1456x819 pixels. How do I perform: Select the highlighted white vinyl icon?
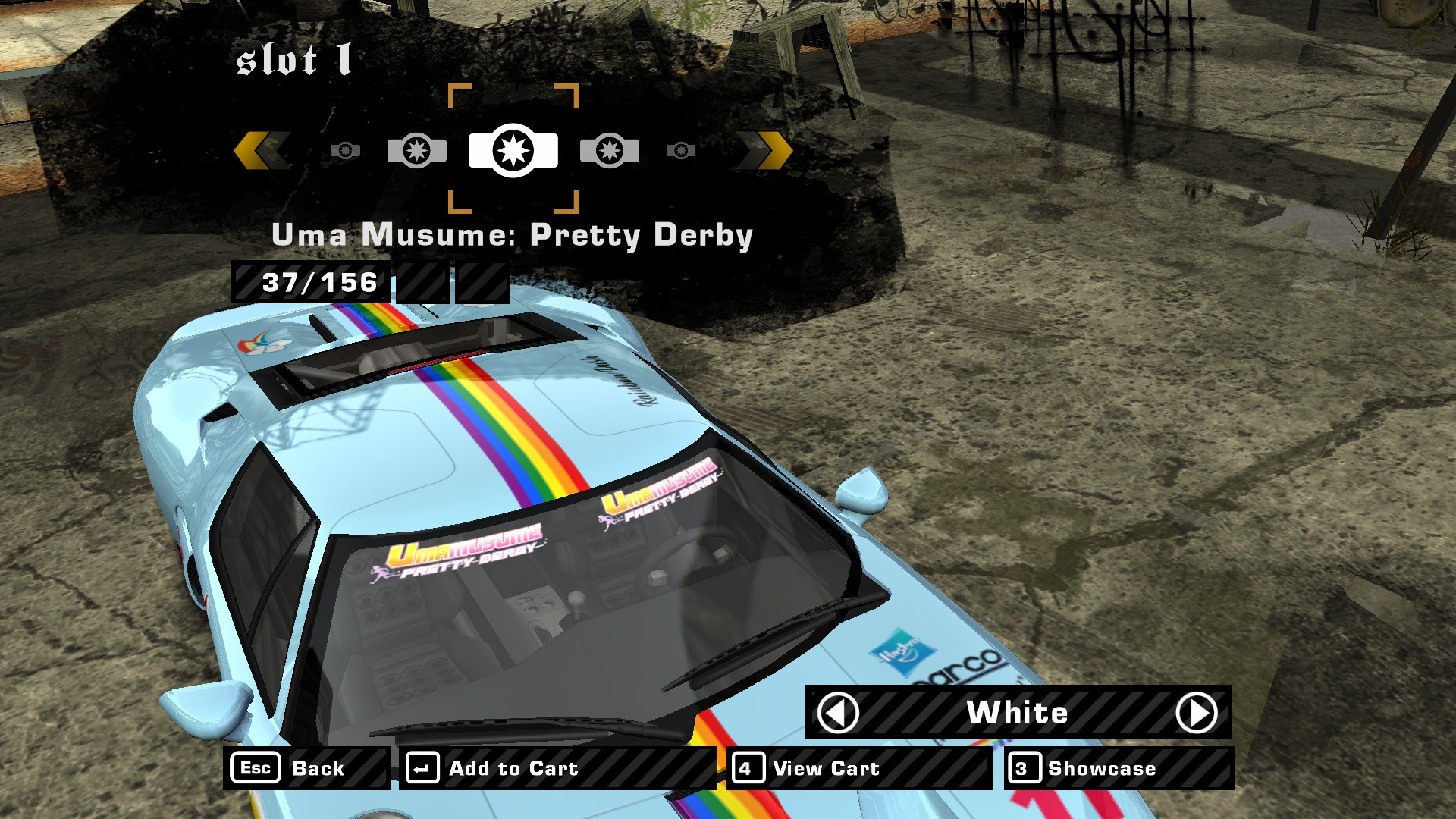(513, 150)
